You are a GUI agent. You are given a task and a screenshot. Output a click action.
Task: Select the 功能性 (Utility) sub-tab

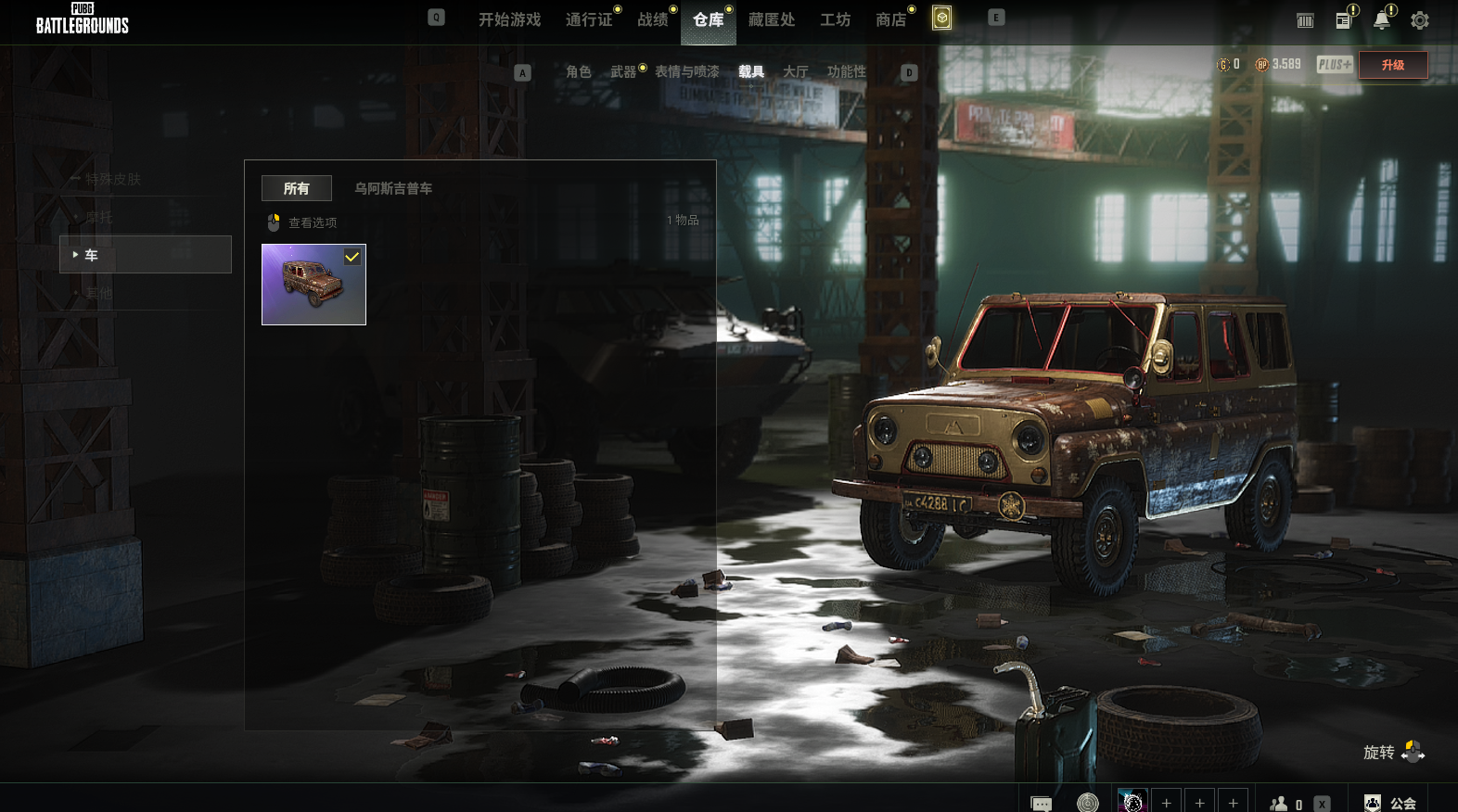(846, 71)
